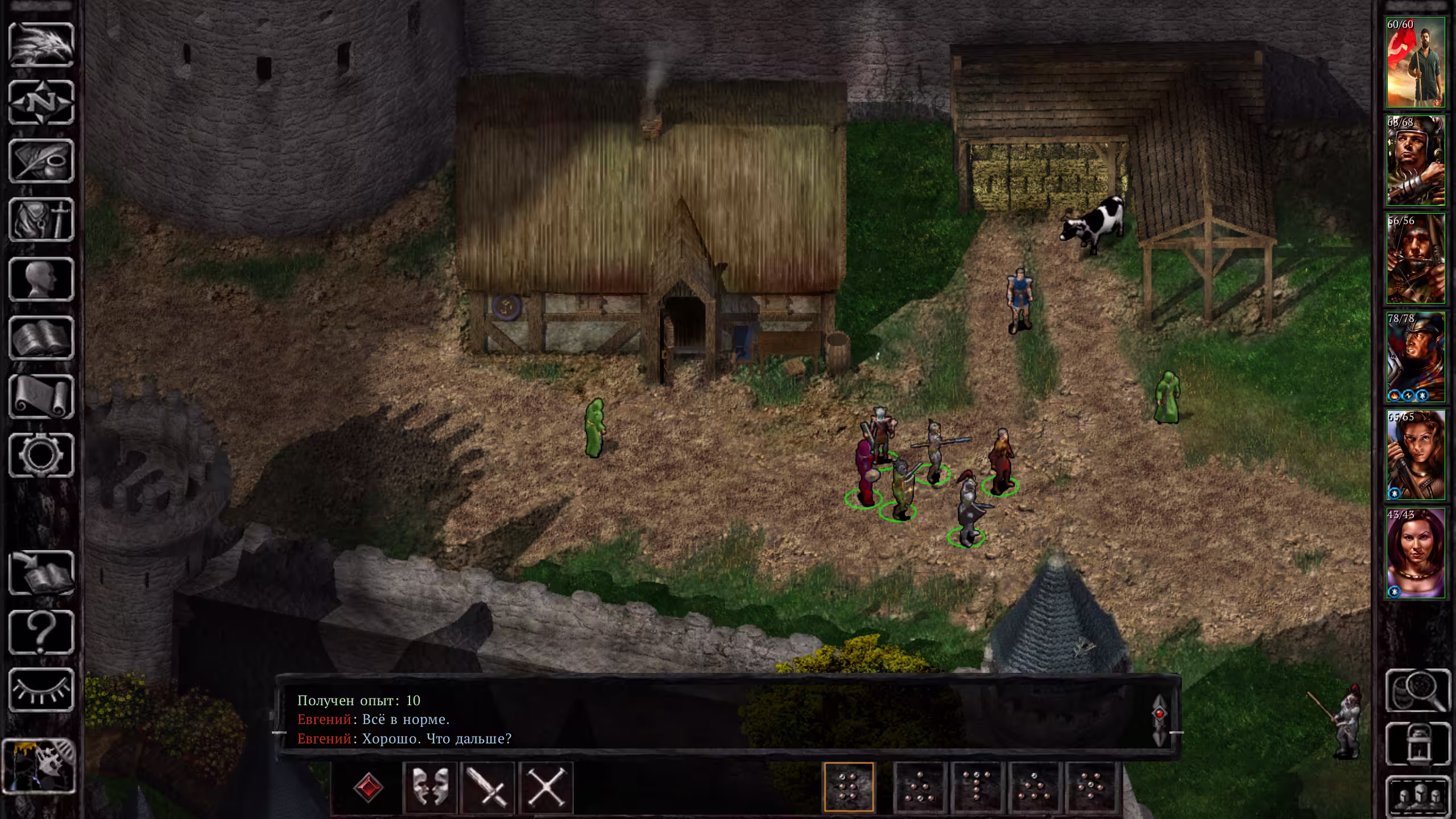Open help with the question mark button

42,632
